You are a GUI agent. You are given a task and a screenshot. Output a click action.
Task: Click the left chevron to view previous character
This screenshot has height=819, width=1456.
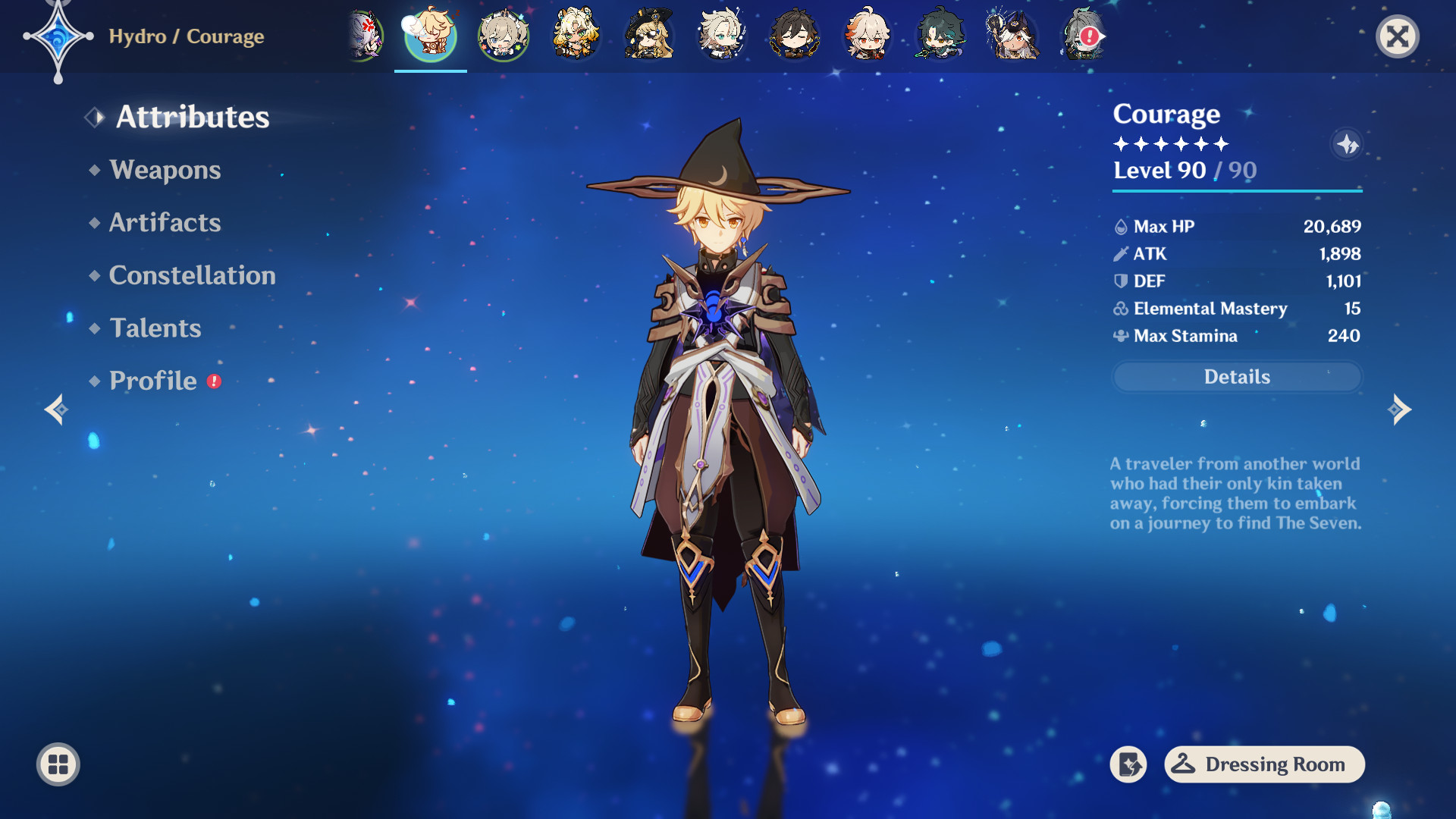[x=57, y=409]
